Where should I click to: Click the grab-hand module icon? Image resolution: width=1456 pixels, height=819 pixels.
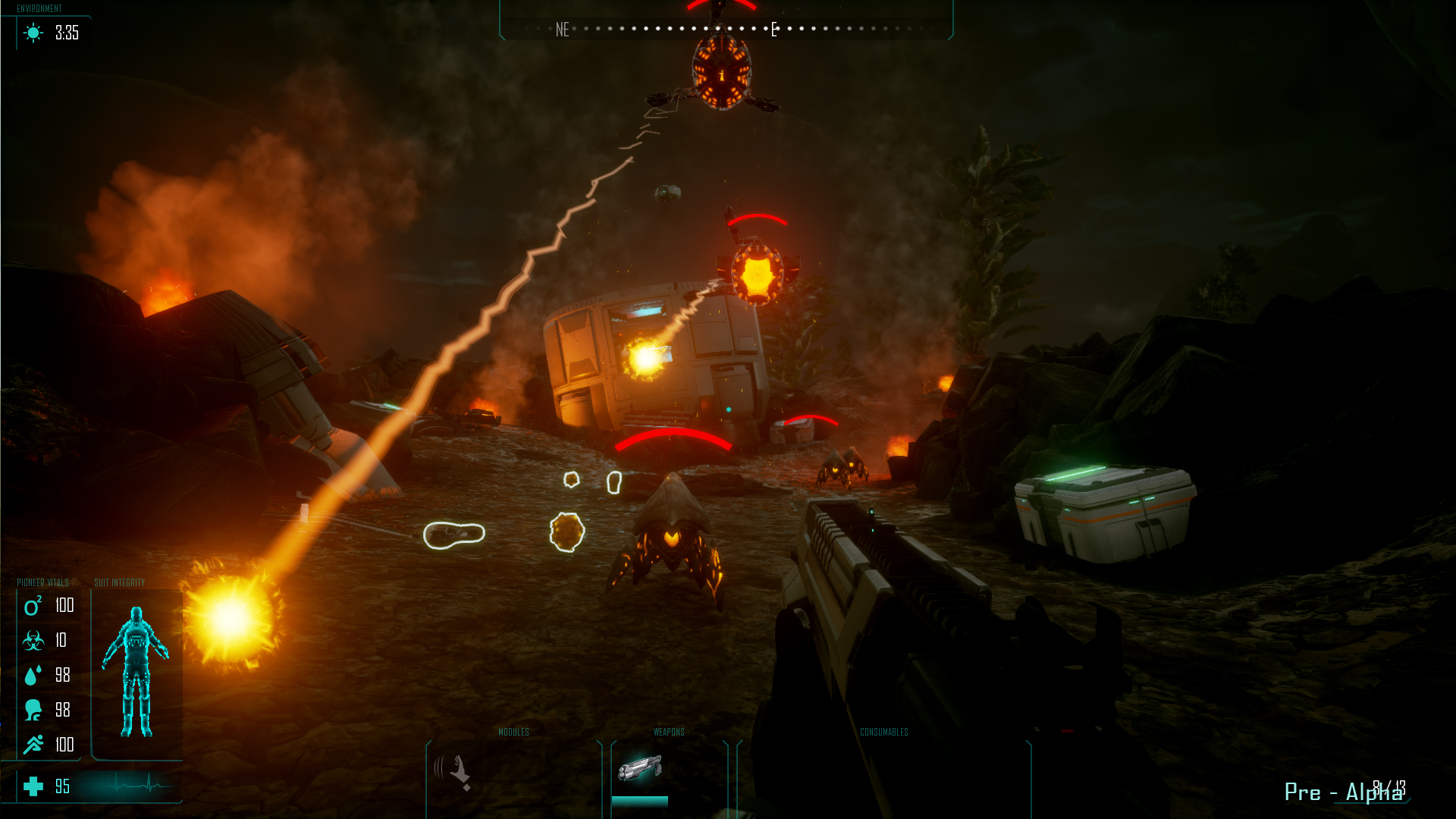tap(453, 770)
